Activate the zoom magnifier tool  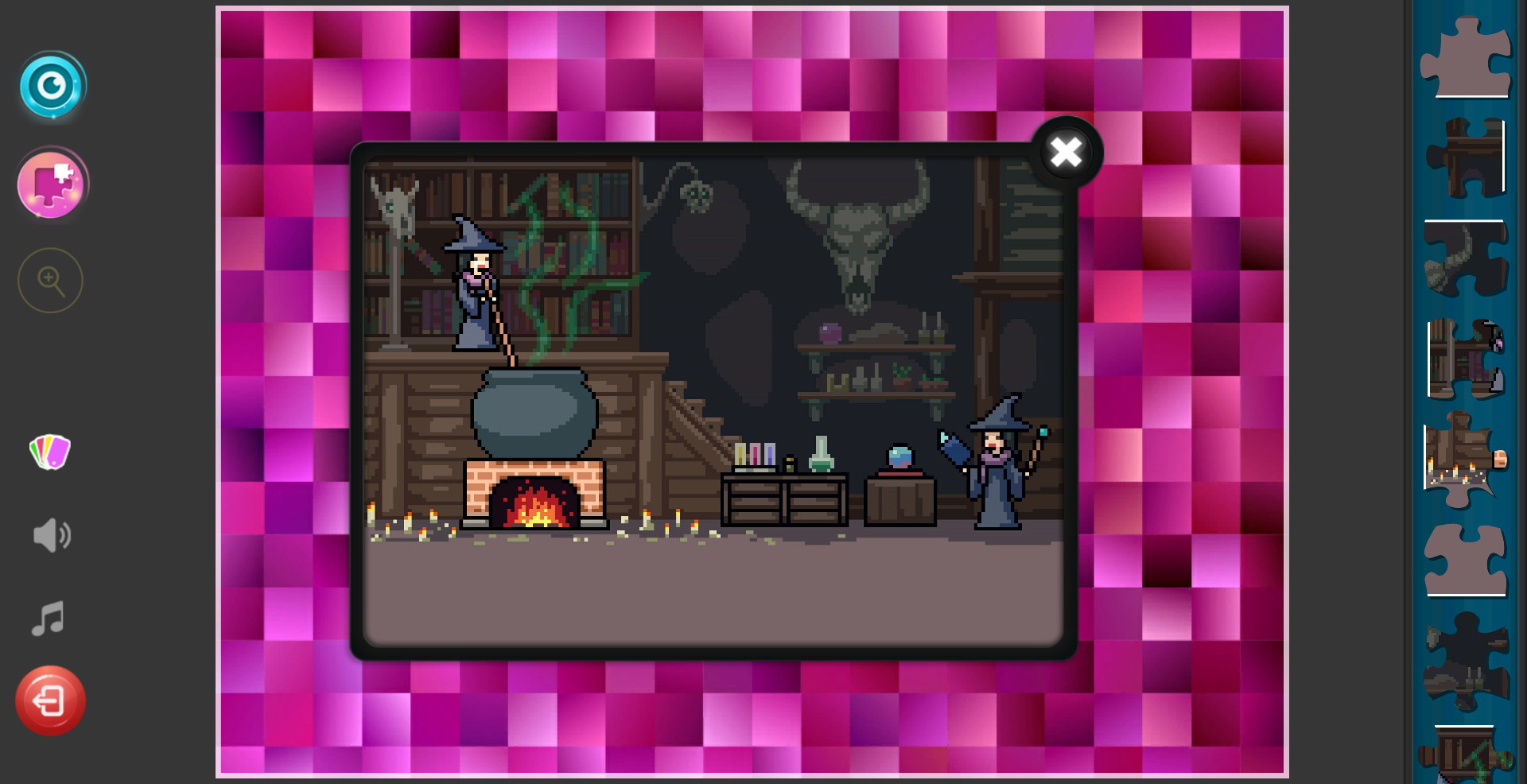click(49, 280)
